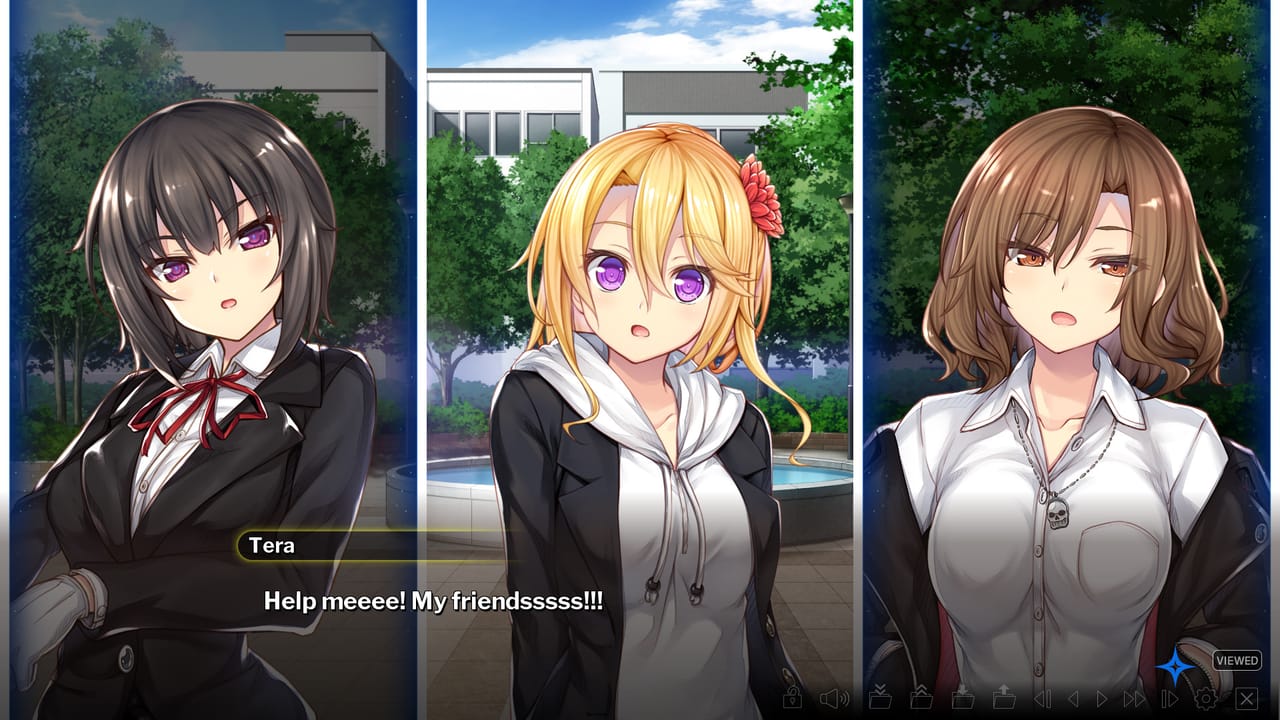1280x720 pixels.
Task: Toggle the VIEWED status badge
Action: pyautogui.click(x=1237, y=660)
